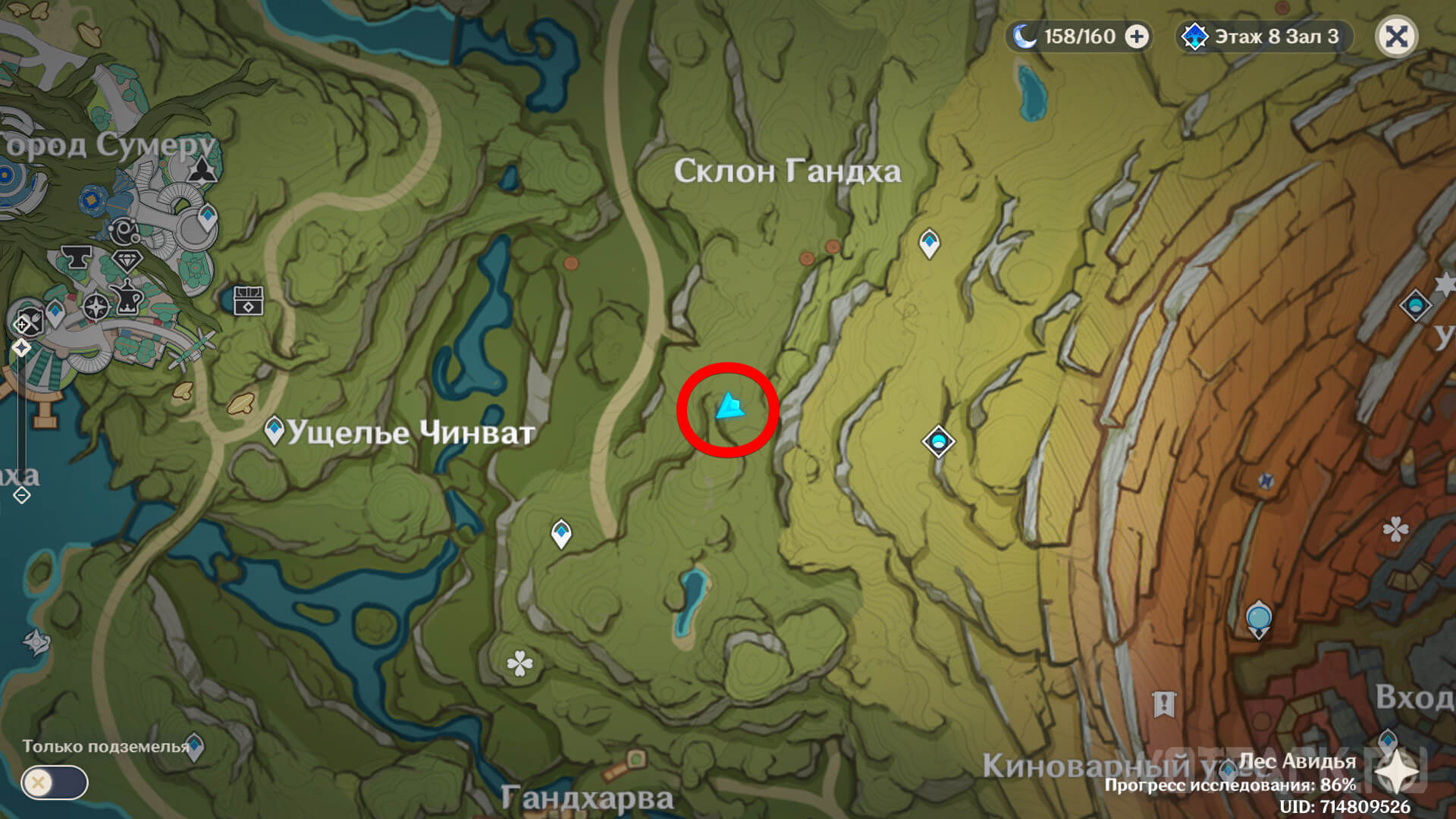The image size is (1456, 819).
Task: Select the chest-shaped icon east of the city
Action: point(248,300)
